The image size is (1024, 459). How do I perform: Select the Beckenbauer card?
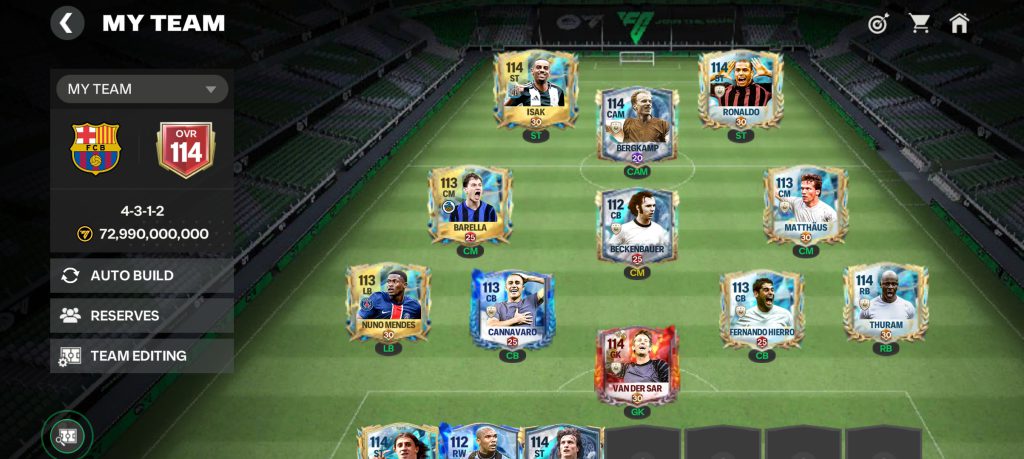click(637, 226)
